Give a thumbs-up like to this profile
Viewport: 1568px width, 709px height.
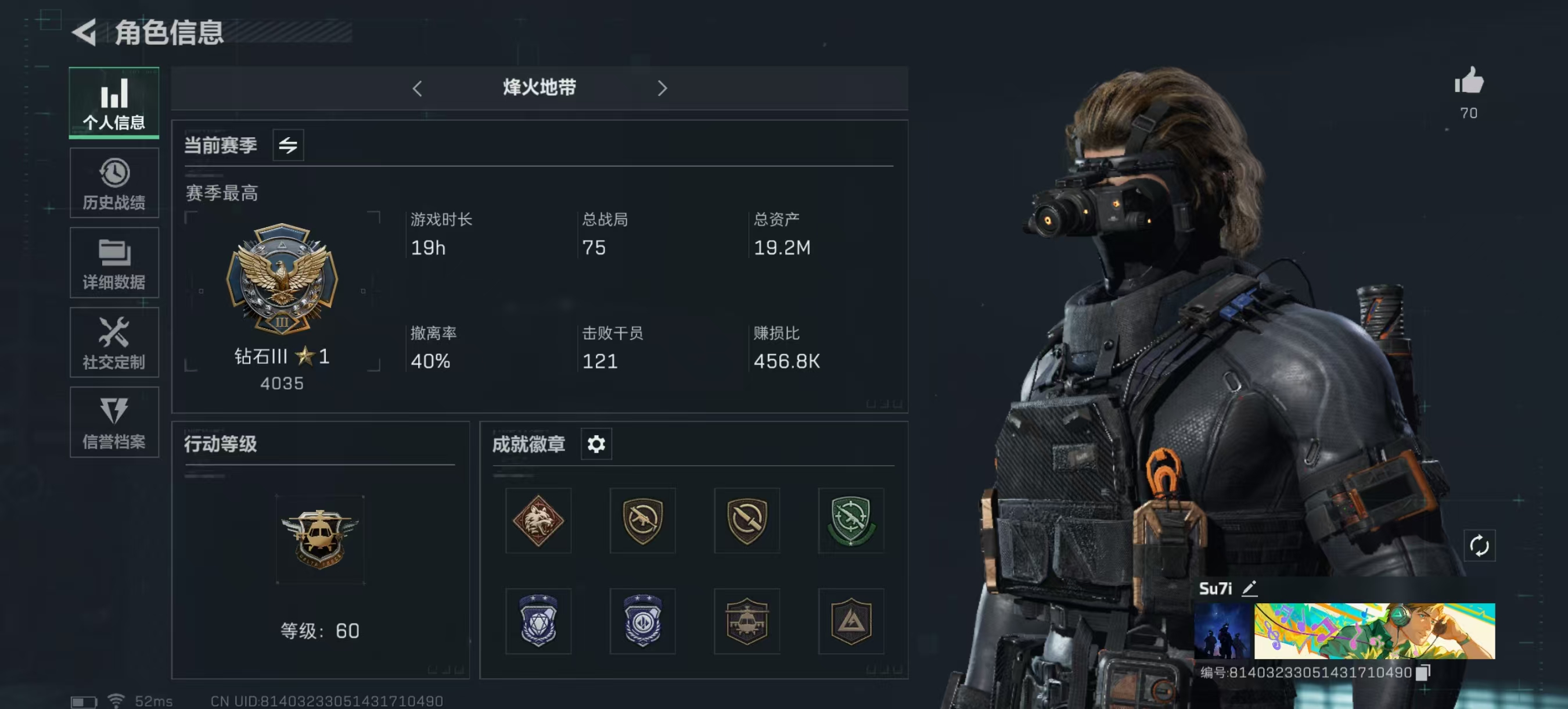1468,81
